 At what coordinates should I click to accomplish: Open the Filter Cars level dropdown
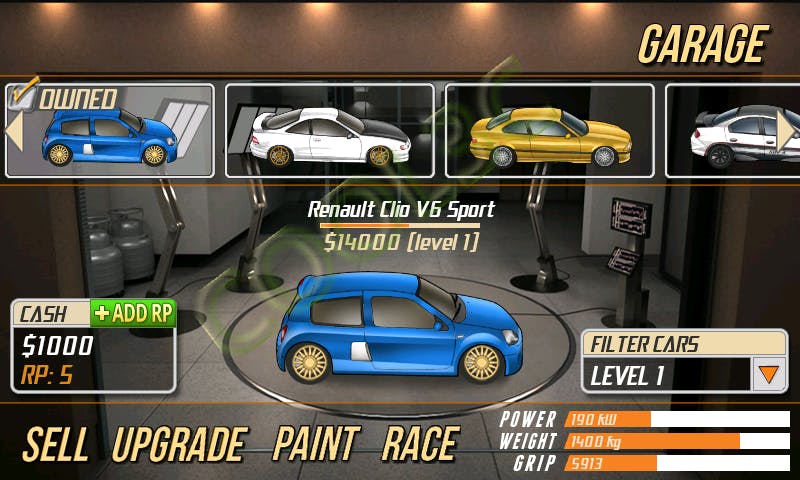(x=768, y=375)
